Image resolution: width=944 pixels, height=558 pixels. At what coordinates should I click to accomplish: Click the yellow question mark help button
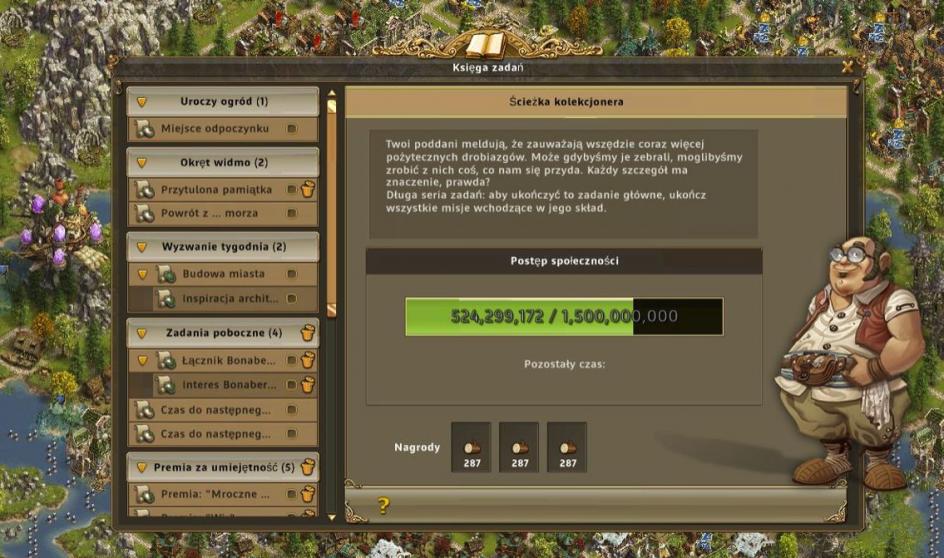point(383,506)
